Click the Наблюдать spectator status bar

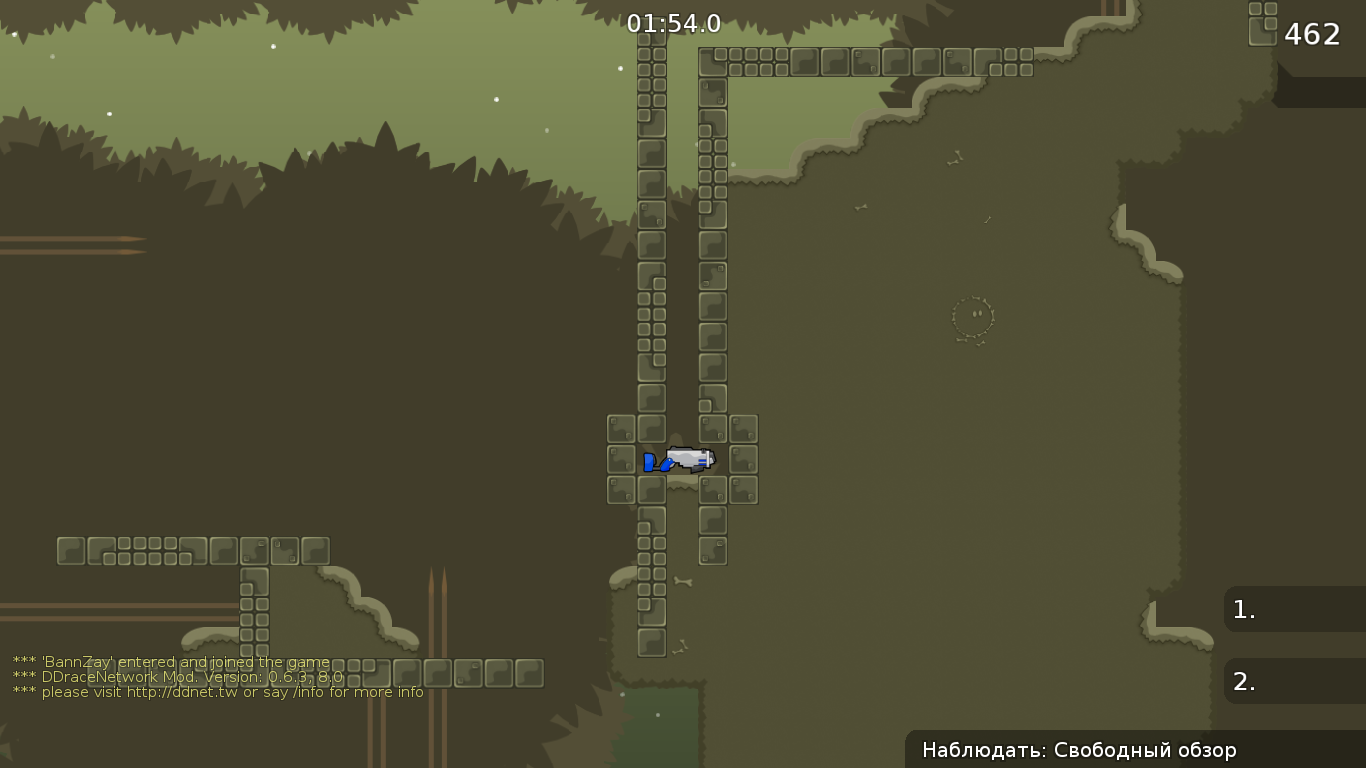(x=1080, y=750)
